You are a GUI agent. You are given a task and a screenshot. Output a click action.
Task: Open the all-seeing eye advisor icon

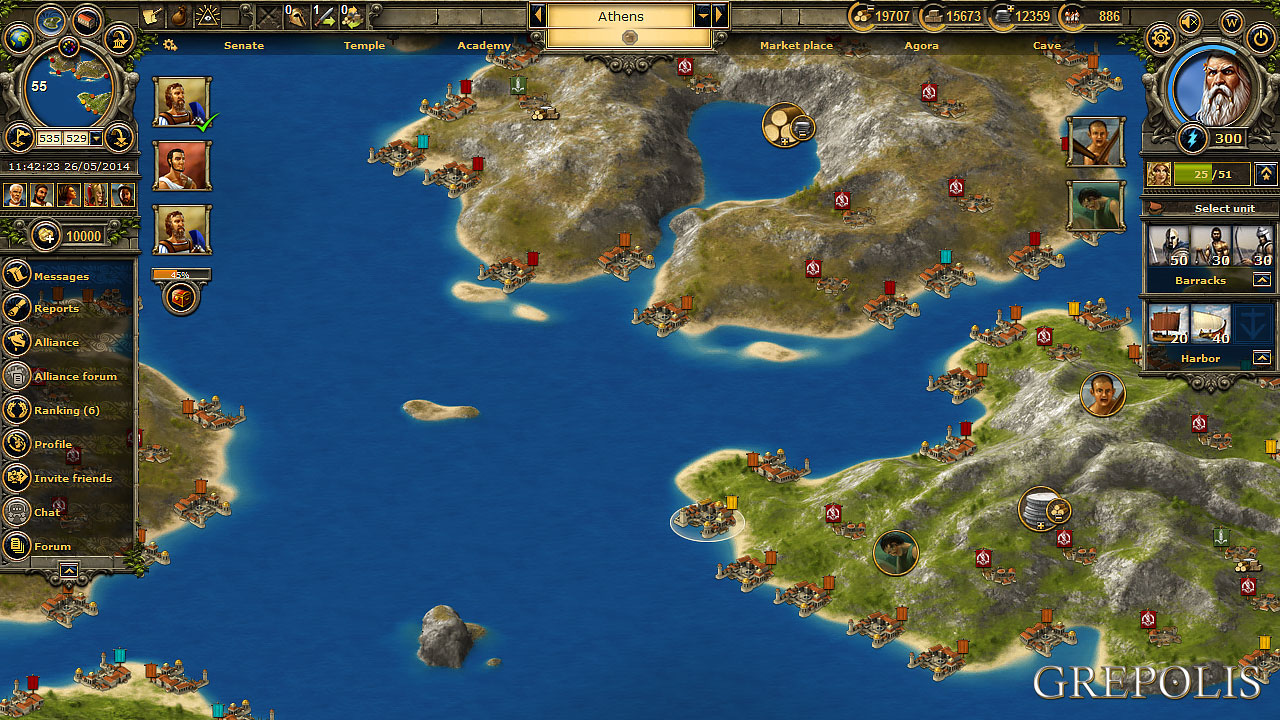pyautogui.click(x=208, y=14)
